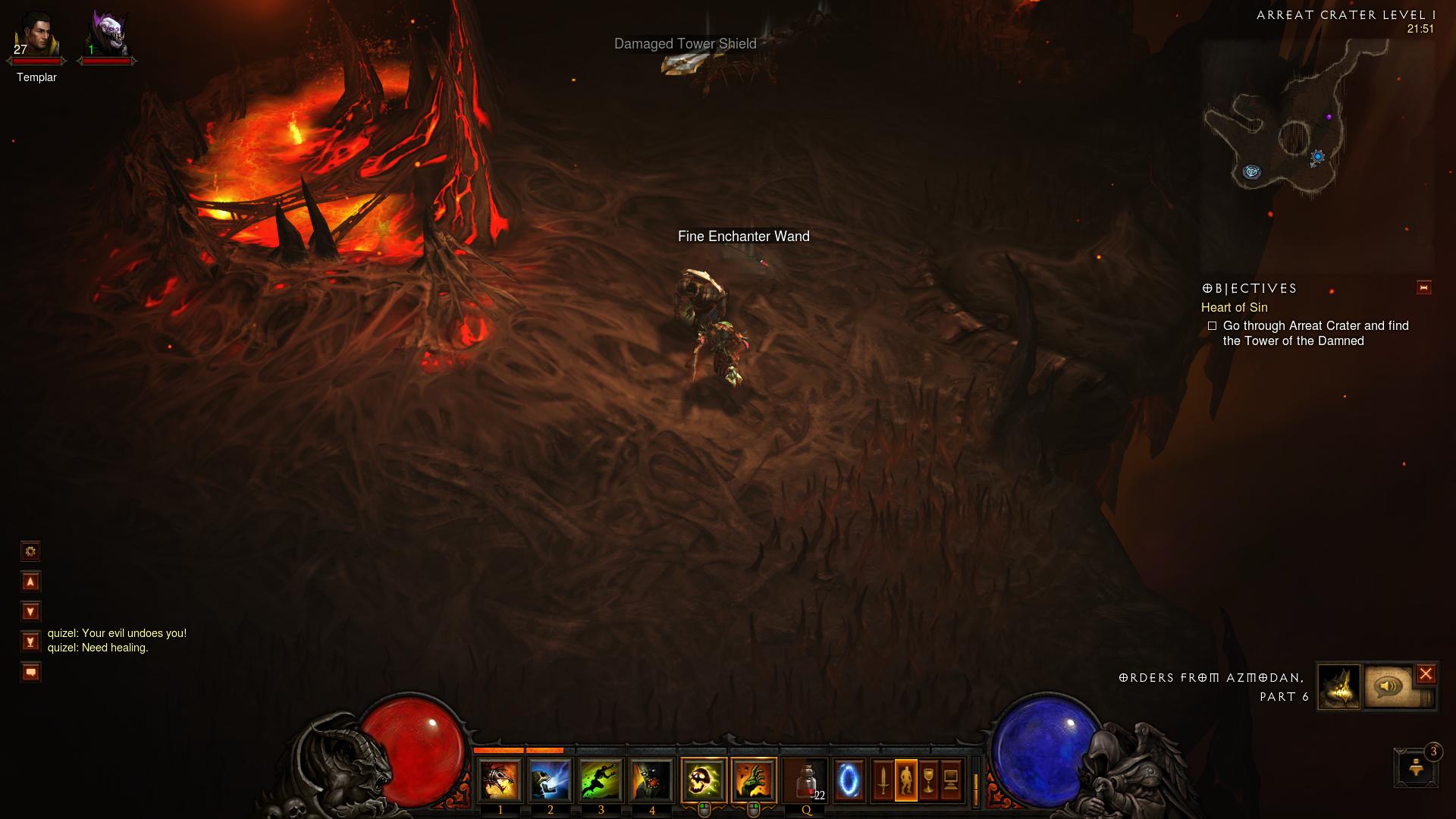Viewport: 1456px width, 819px height.
Task: Open the game menu computer button
Action: point(951,780)
